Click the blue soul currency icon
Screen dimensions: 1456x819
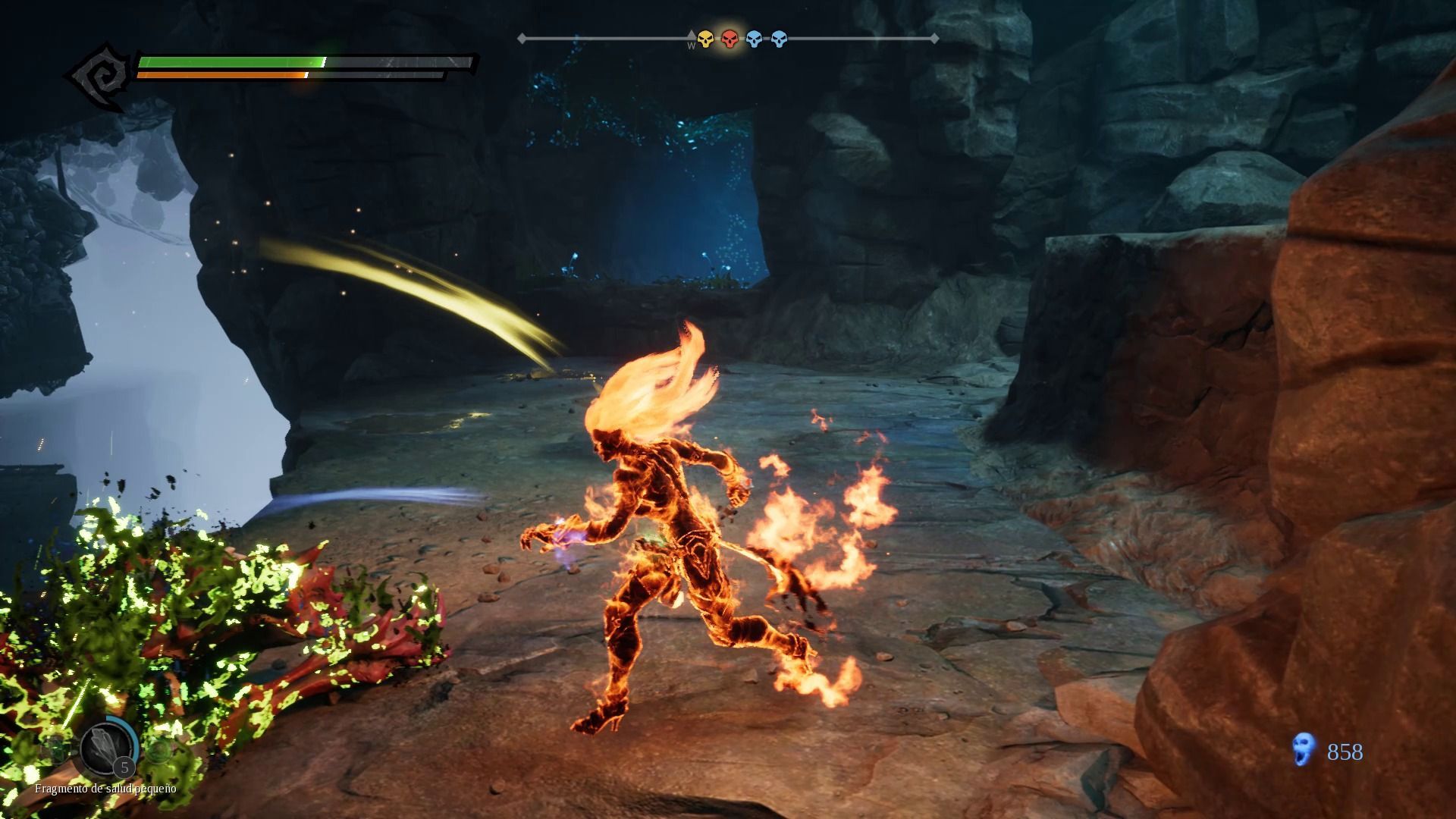(x=1303, y=750)
